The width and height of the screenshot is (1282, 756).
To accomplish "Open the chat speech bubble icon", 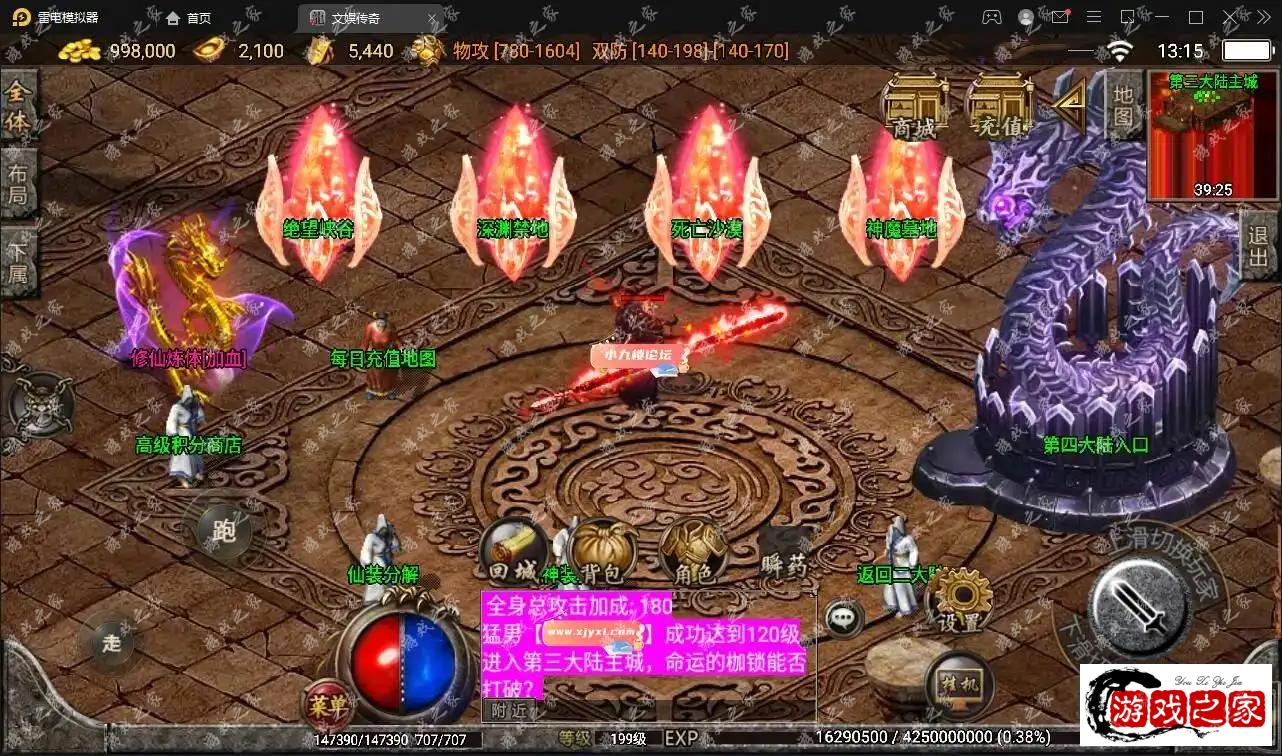I will (x=844, y=619).
